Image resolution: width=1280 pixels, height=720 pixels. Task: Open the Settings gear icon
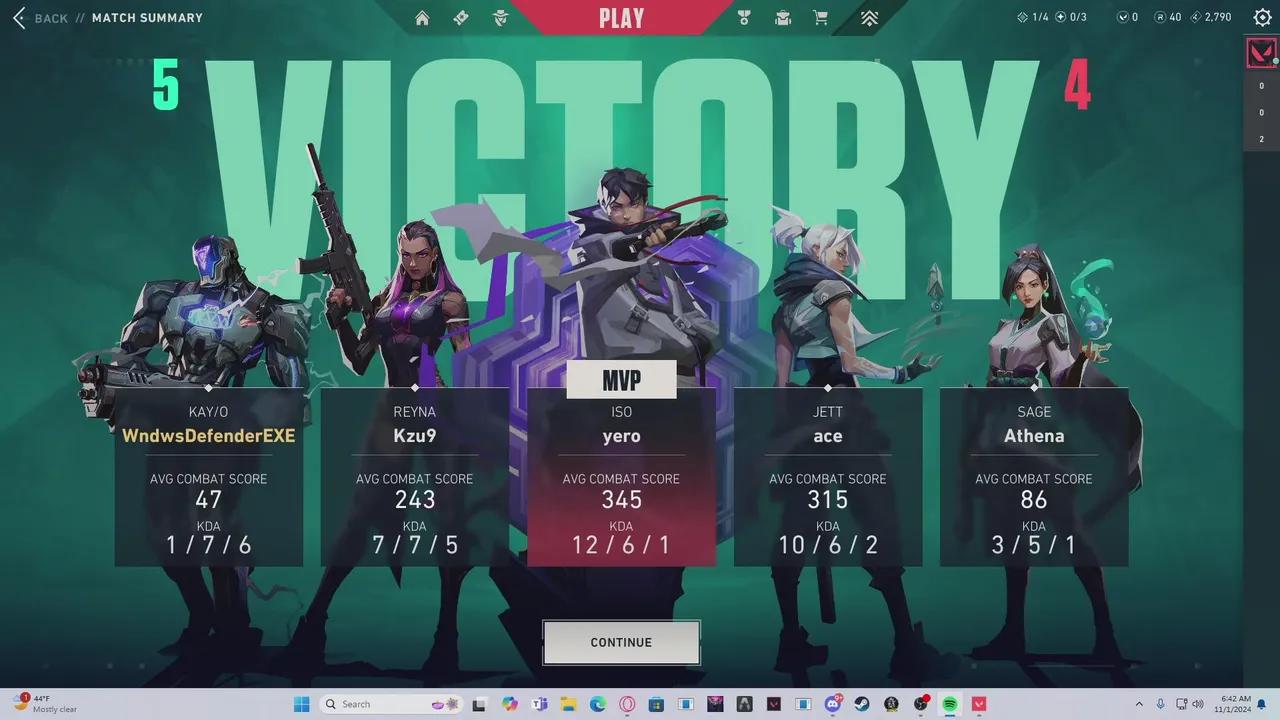(x=1262, y=17)
